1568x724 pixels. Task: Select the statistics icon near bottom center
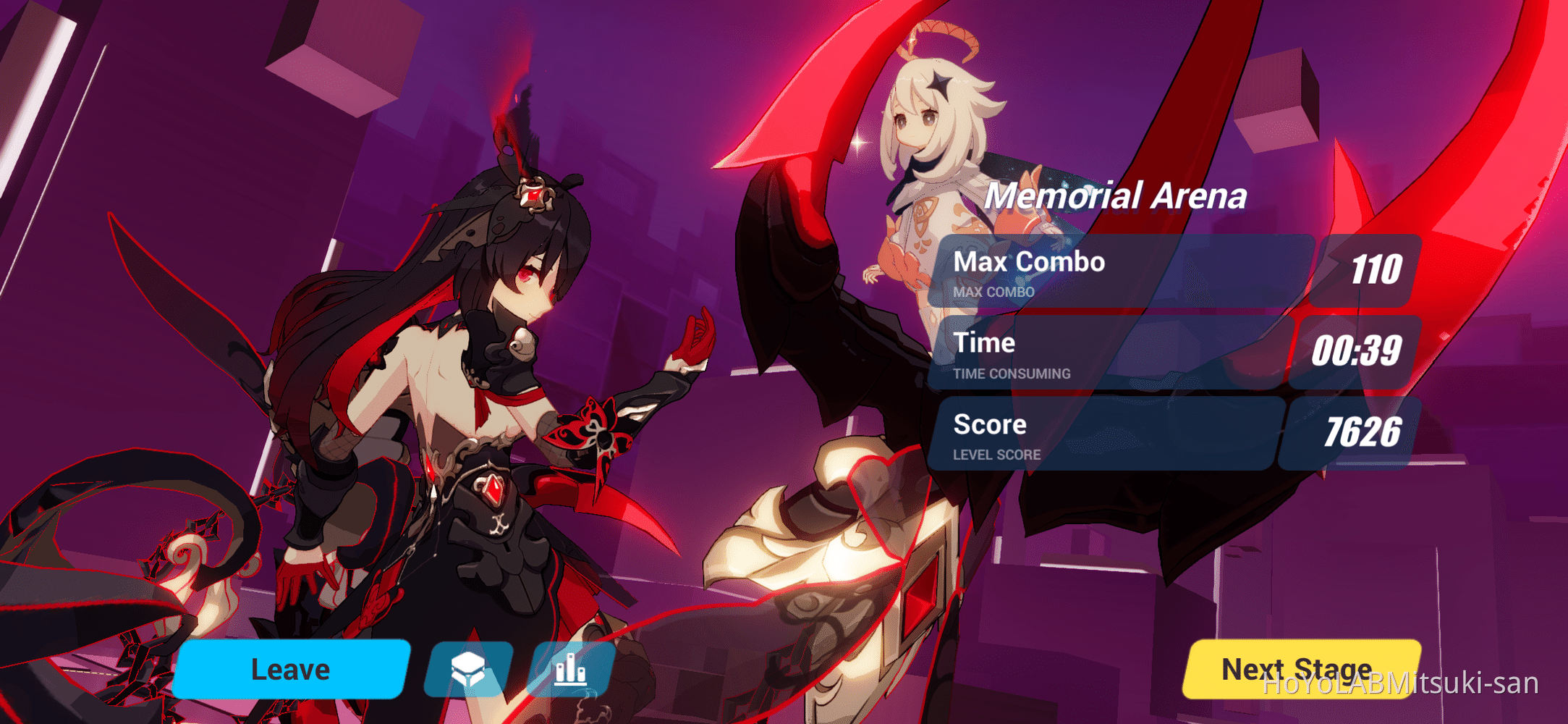pos(571,669)
